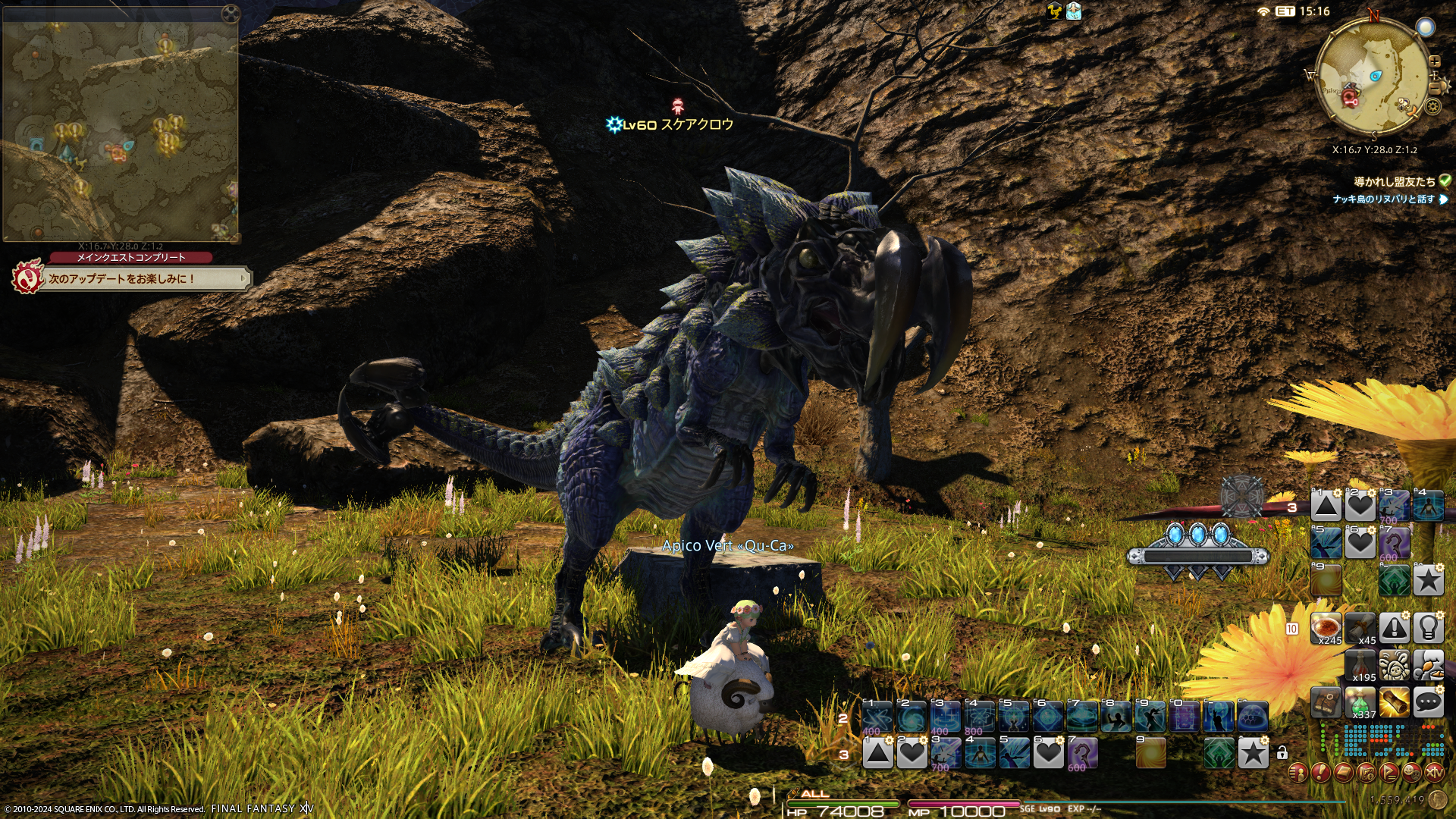Image resolution: width=1456 pixels, height=819 pixels.
Task: Close the area map window
Action: click(231, 14)
